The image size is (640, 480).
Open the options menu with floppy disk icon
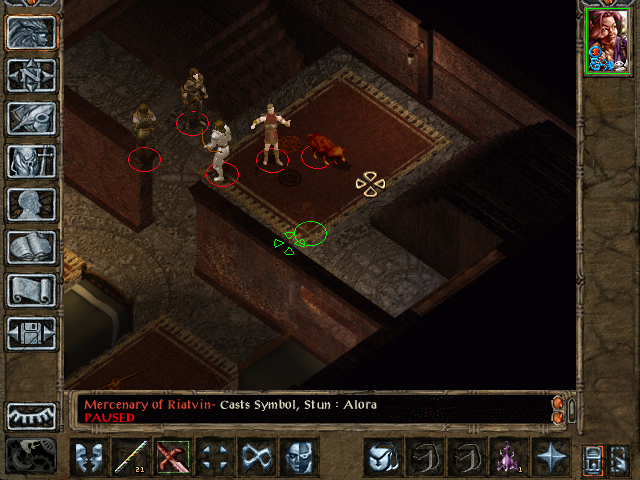click(32, 333)
